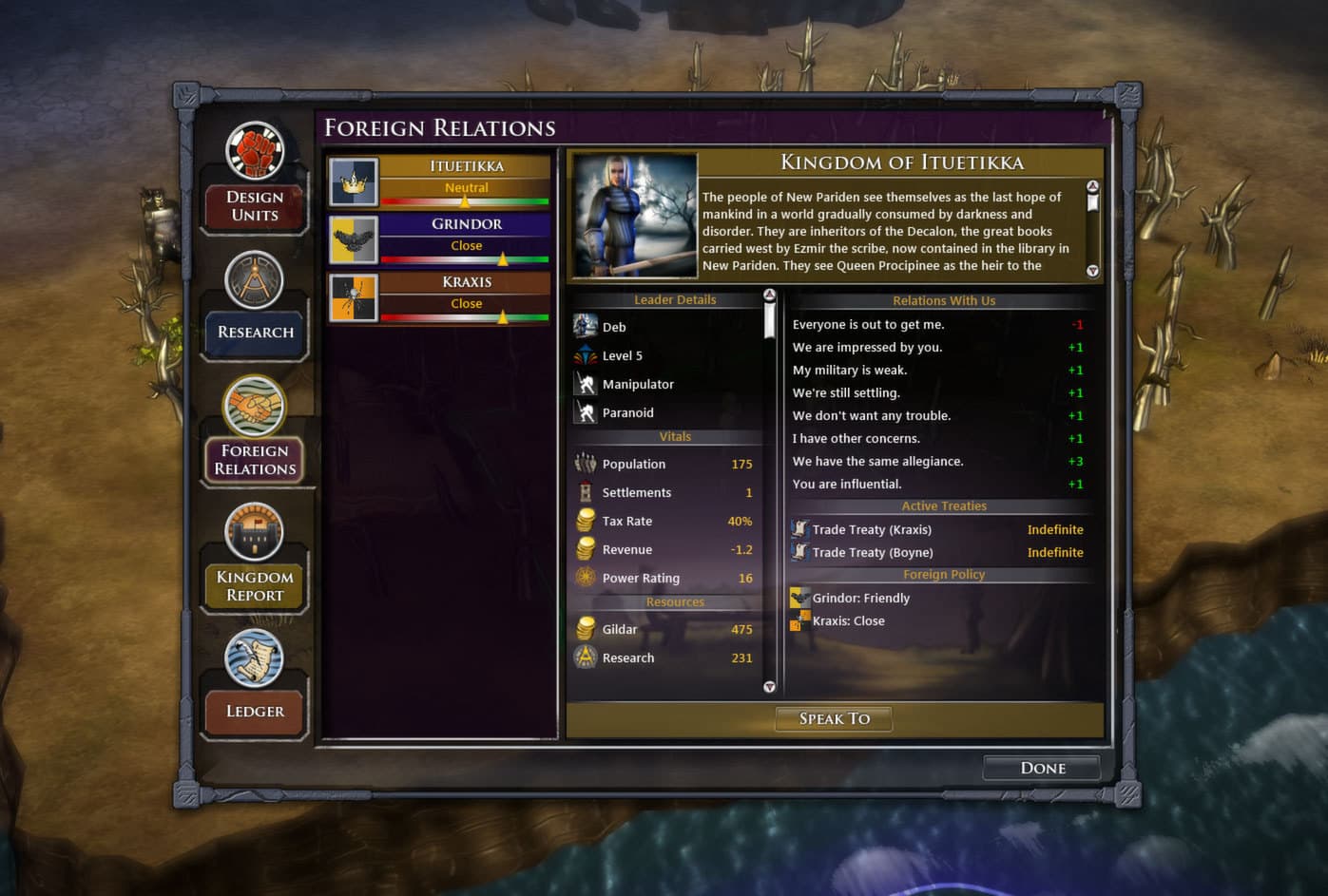Click the Speak To button
This screenshot has width=1328, height=896.
click(834, 718)
